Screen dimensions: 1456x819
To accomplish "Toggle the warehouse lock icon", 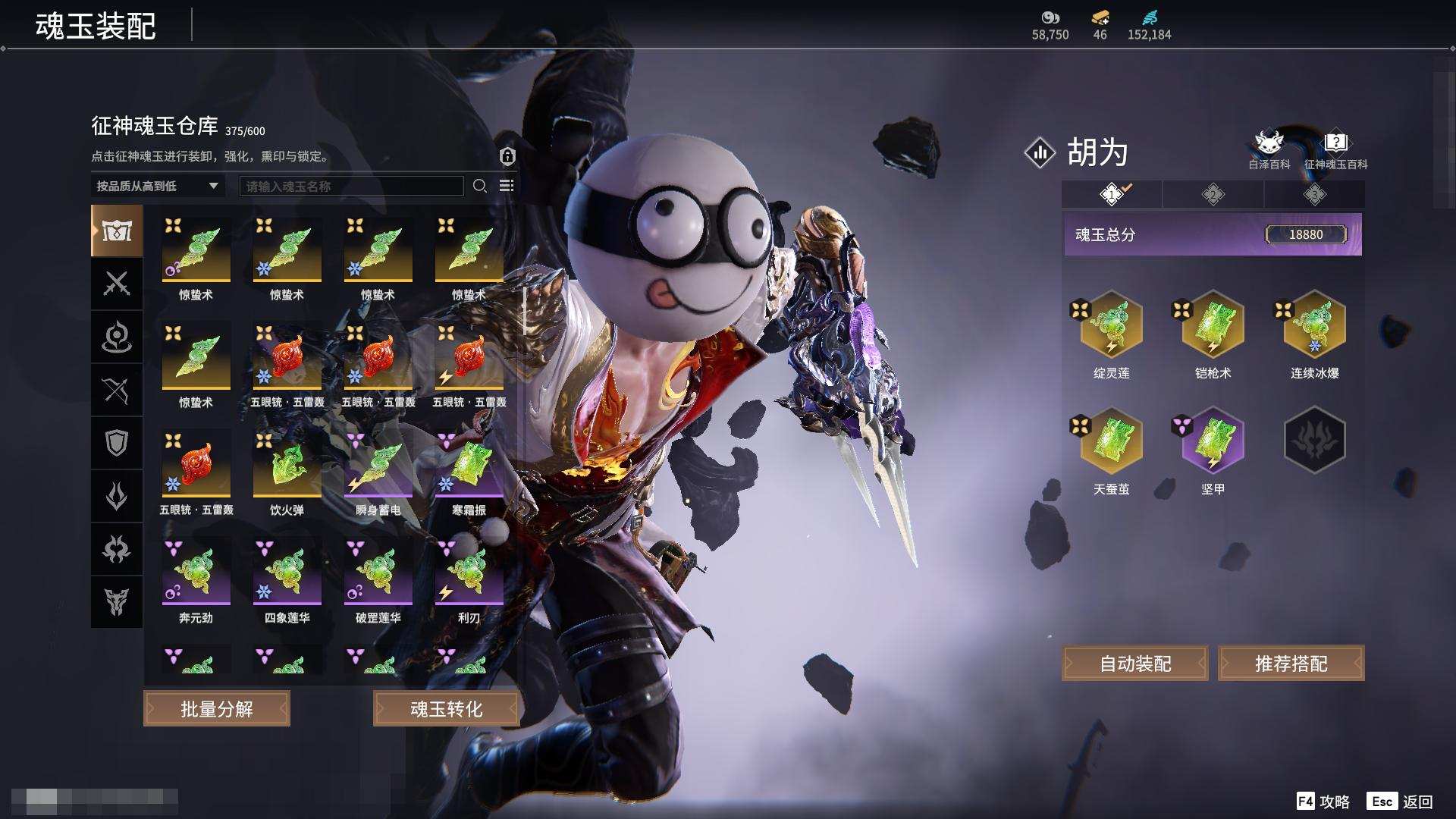I will click(x=507, y=156).
